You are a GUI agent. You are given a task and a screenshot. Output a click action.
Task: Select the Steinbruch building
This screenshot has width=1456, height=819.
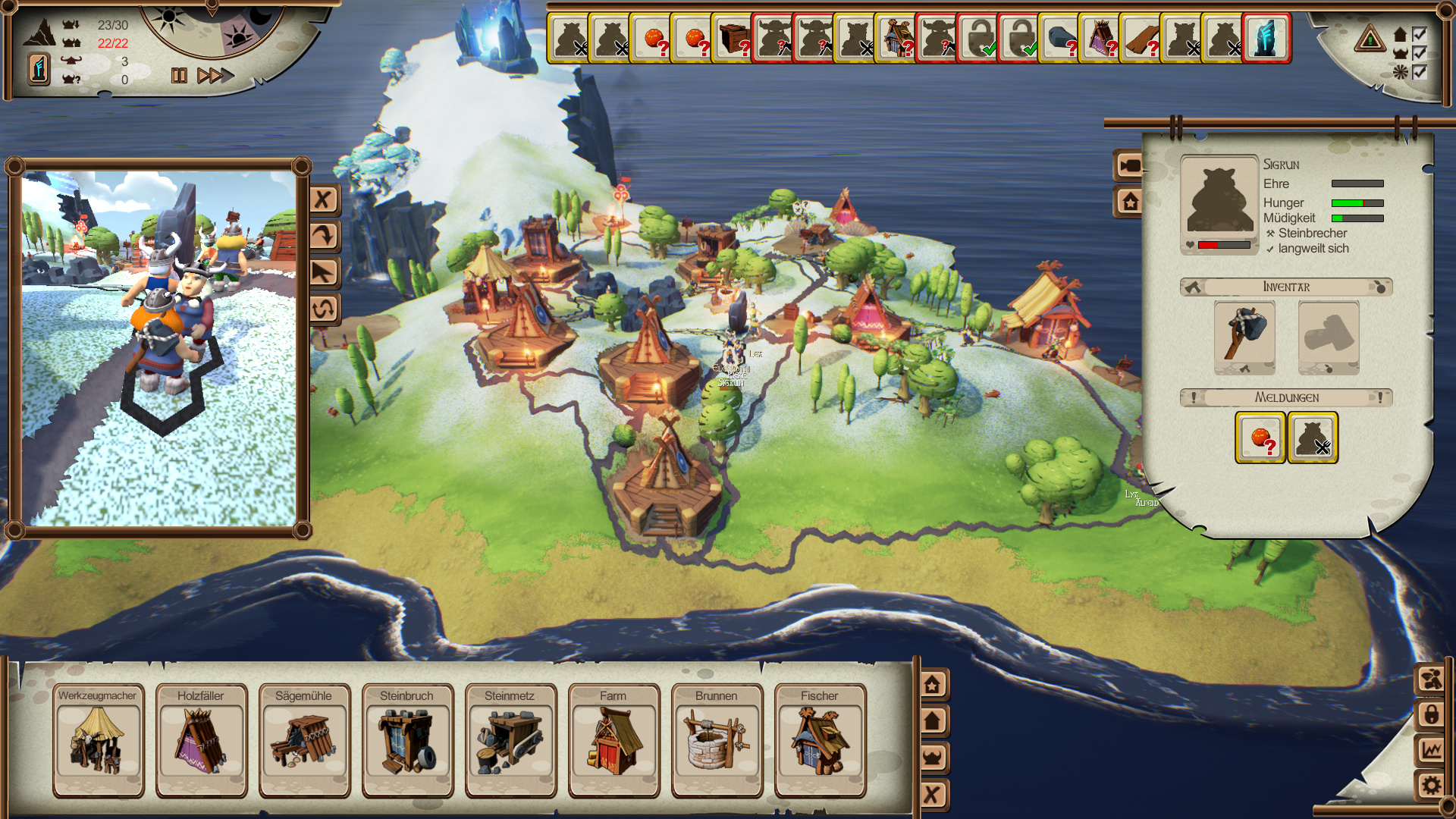407,741
